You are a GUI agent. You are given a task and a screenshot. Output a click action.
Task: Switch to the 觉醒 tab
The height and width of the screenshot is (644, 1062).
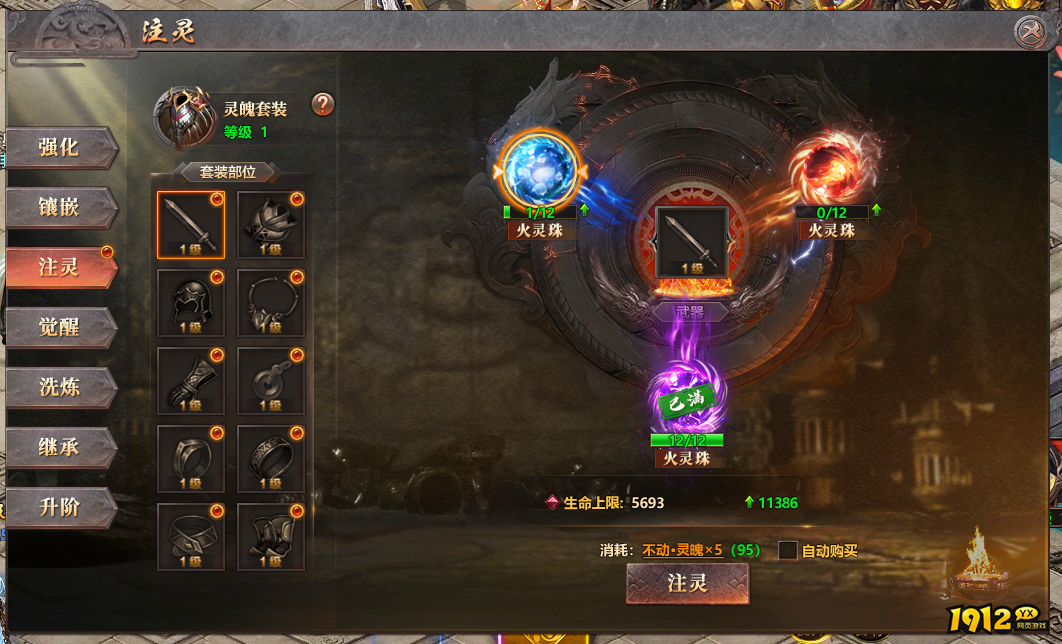[x=60, y=328]
